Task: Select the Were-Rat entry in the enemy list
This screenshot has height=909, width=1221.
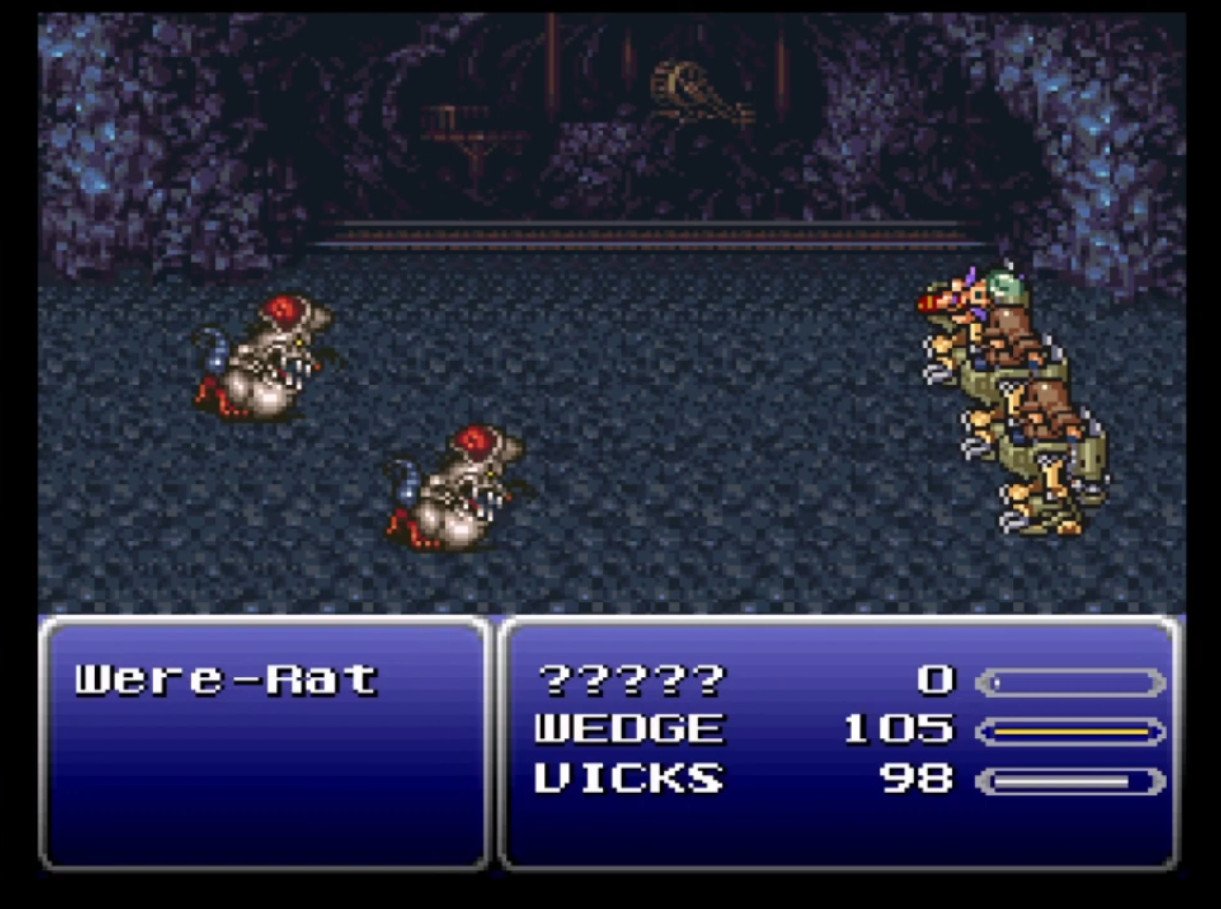Action: tap(227, 680)
